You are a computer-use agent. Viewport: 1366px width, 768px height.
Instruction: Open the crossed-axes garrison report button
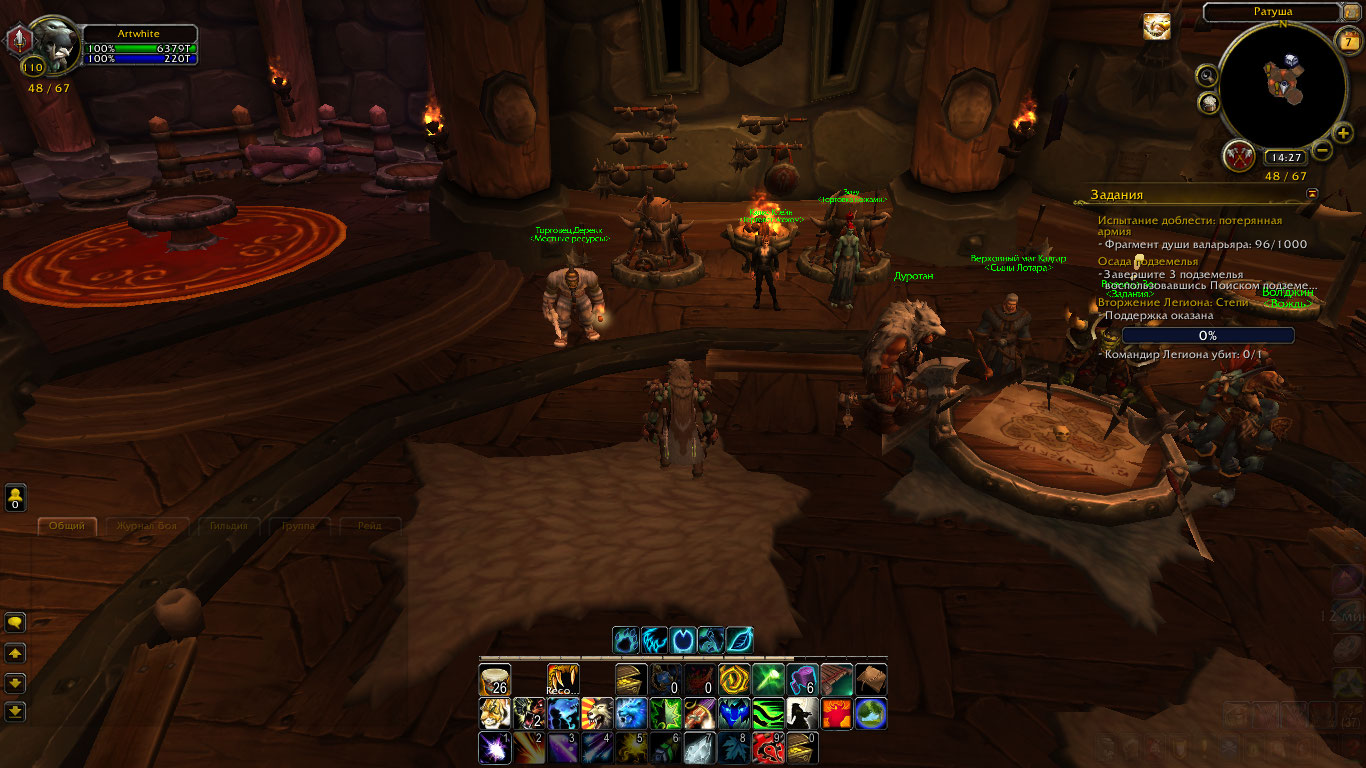tap(1239, 155)
